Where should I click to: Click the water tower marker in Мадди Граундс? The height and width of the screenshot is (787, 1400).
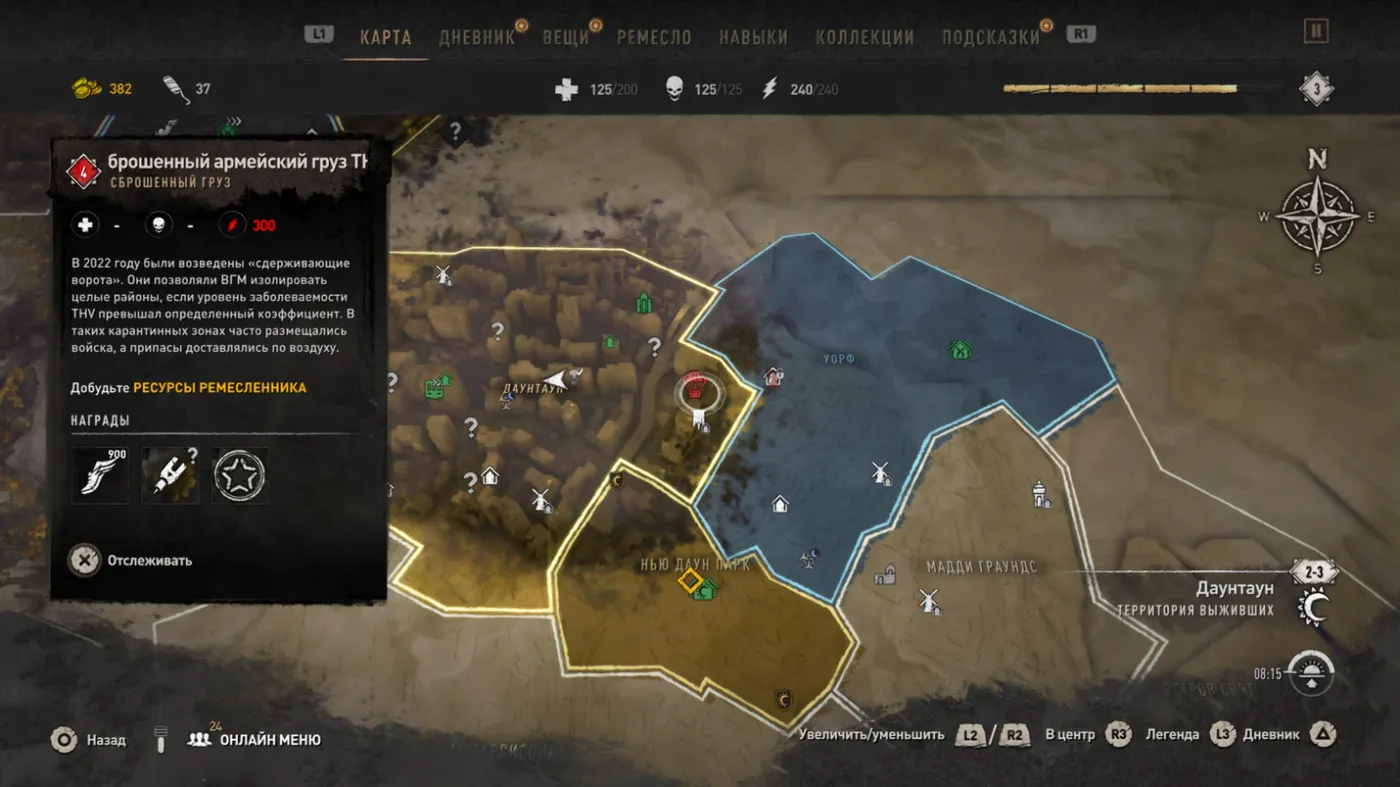tap(1041, 493)
